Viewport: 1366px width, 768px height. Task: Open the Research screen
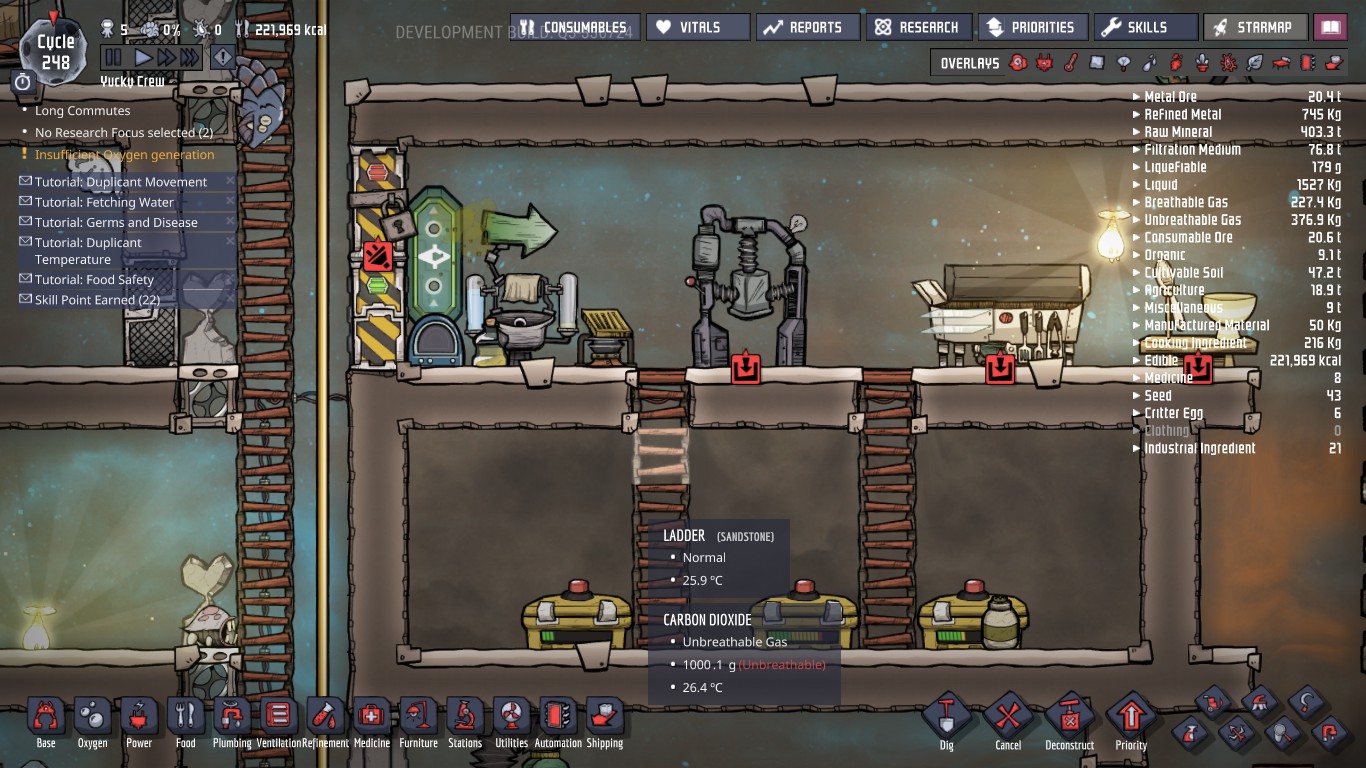click(x=919, y=27)
